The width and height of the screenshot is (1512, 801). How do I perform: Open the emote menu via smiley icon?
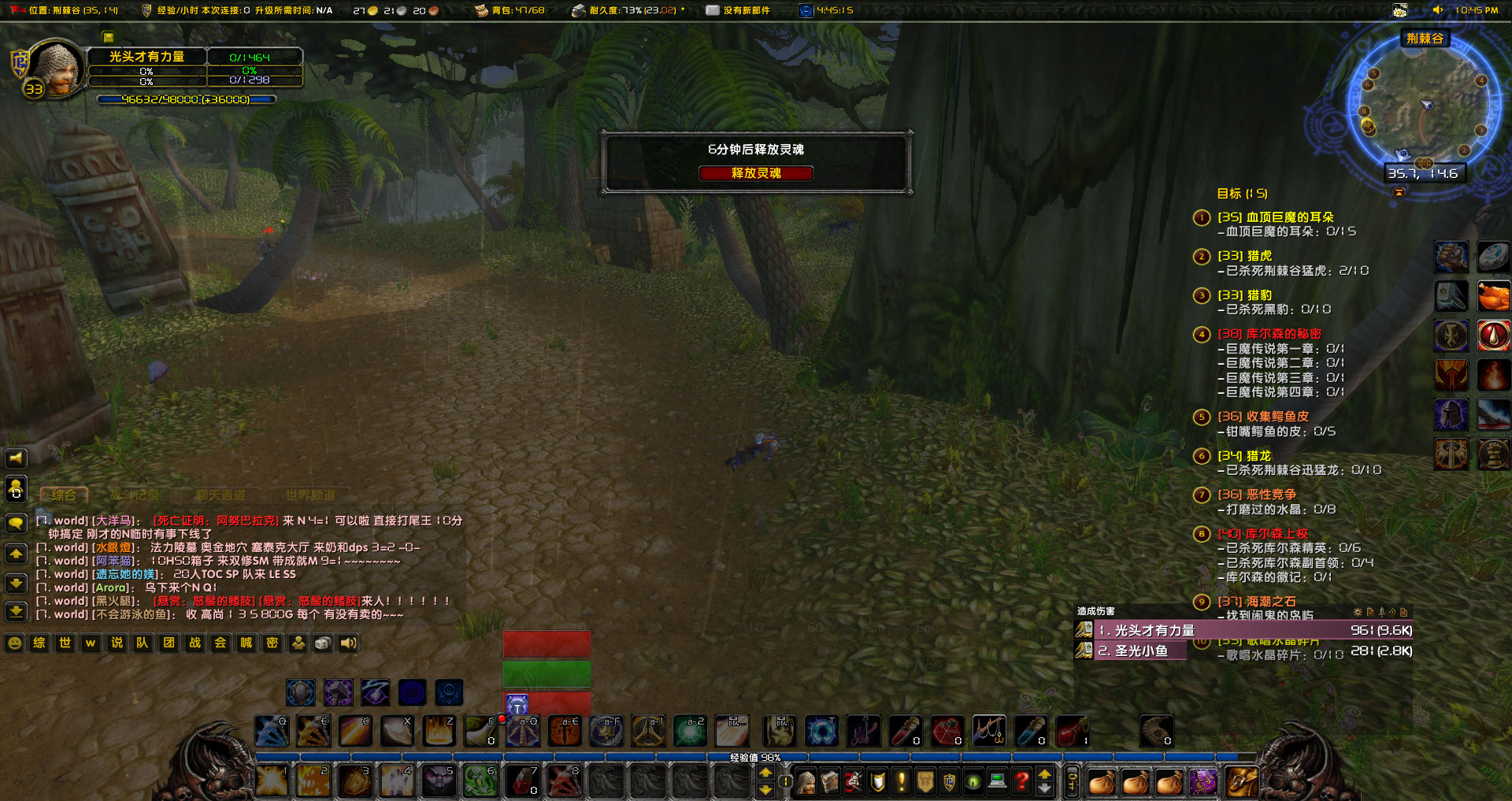[x=14, y=643]
